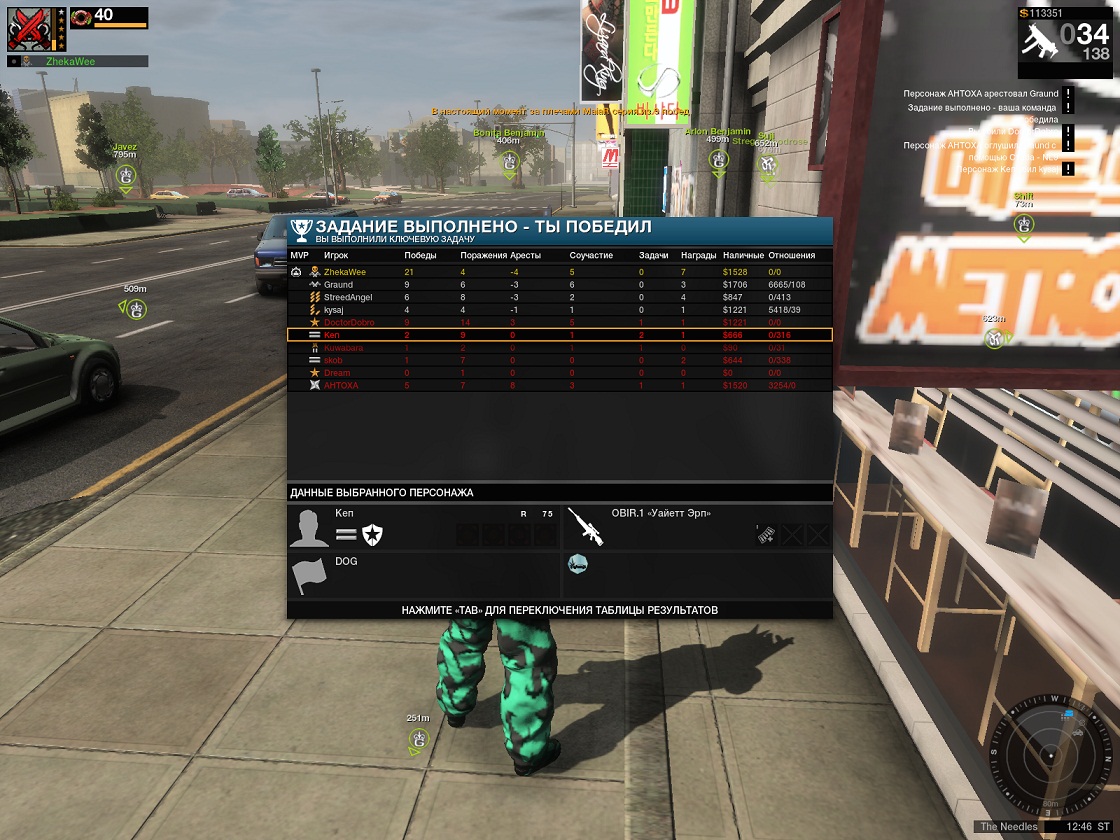The image size is (1120, 840).
Task: Click the OBIR.1 sniper rifle icon
Action: coord(585,525)
